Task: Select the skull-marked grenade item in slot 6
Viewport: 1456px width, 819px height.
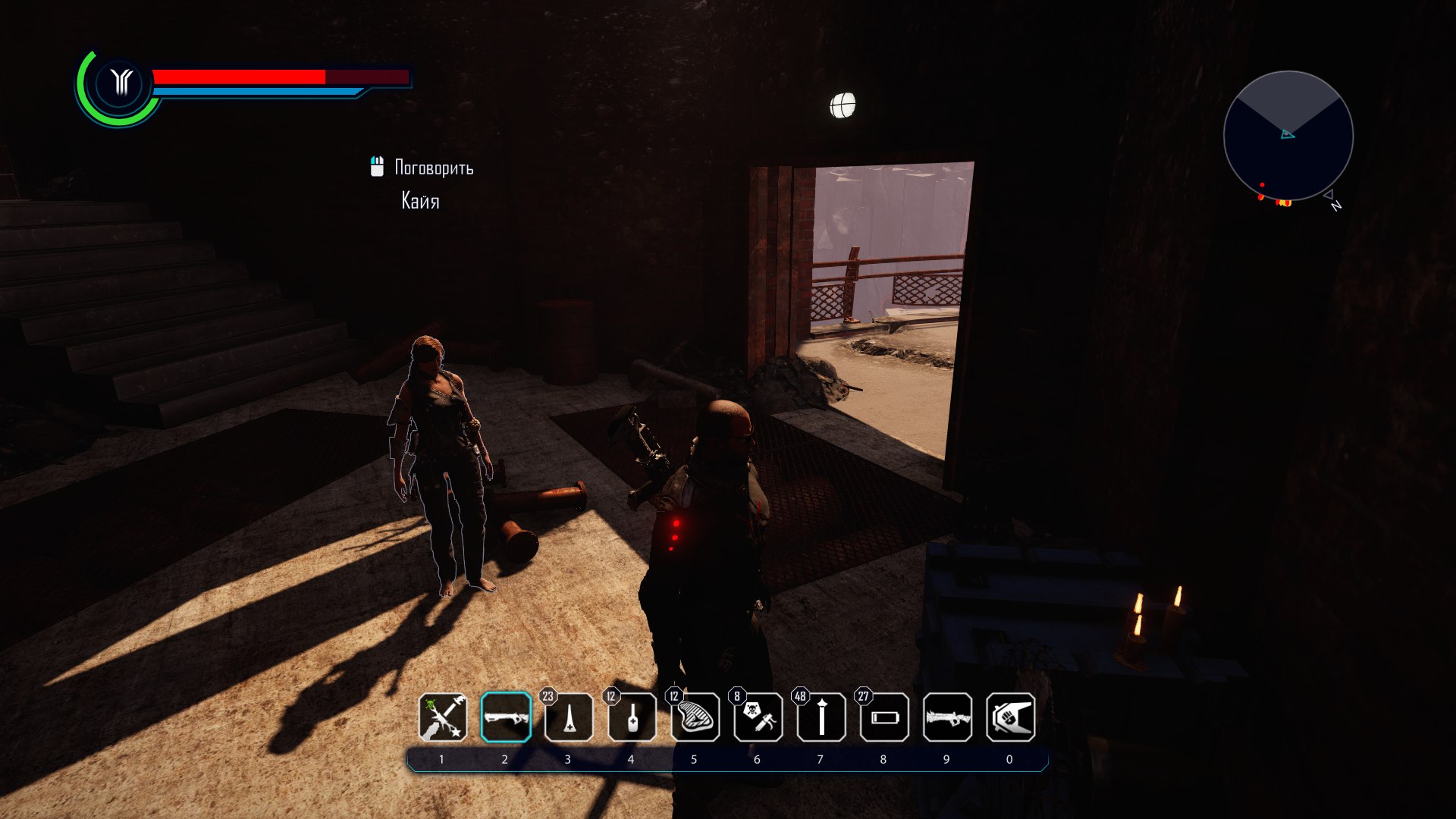Action: tap(758, 717)
